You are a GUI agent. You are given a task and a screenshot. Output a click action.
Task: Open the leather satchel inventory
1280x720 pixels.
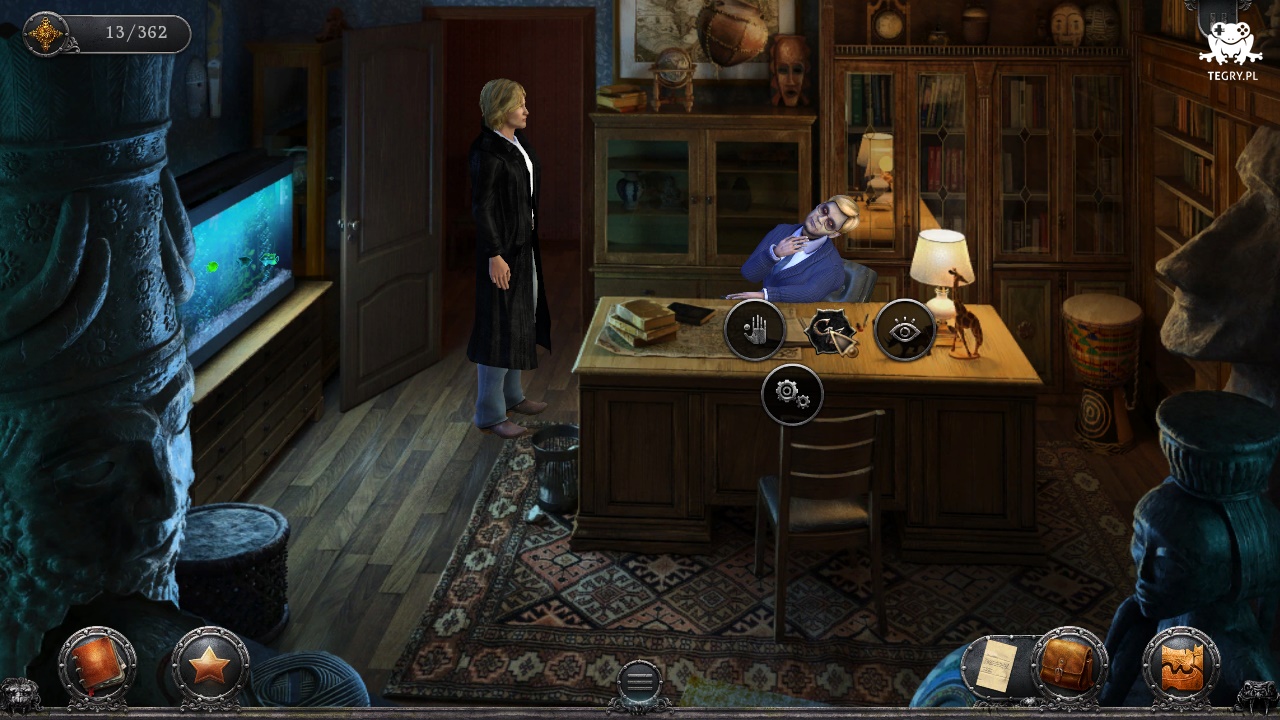[x=1068, y=664]
